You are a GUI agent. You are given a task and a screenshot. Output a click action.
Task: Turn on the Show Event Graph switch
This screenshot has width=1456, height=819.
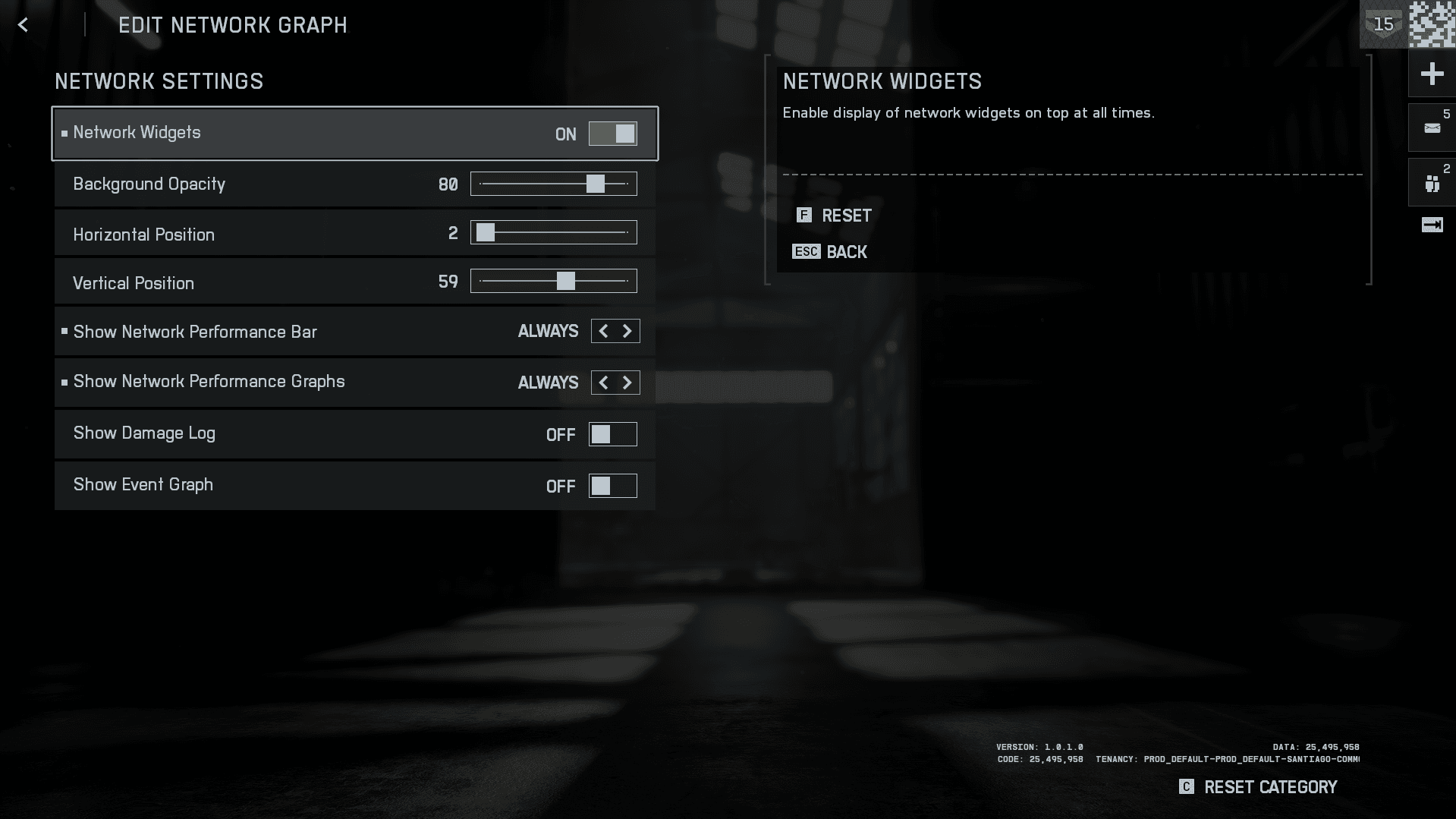pos(613,486)
